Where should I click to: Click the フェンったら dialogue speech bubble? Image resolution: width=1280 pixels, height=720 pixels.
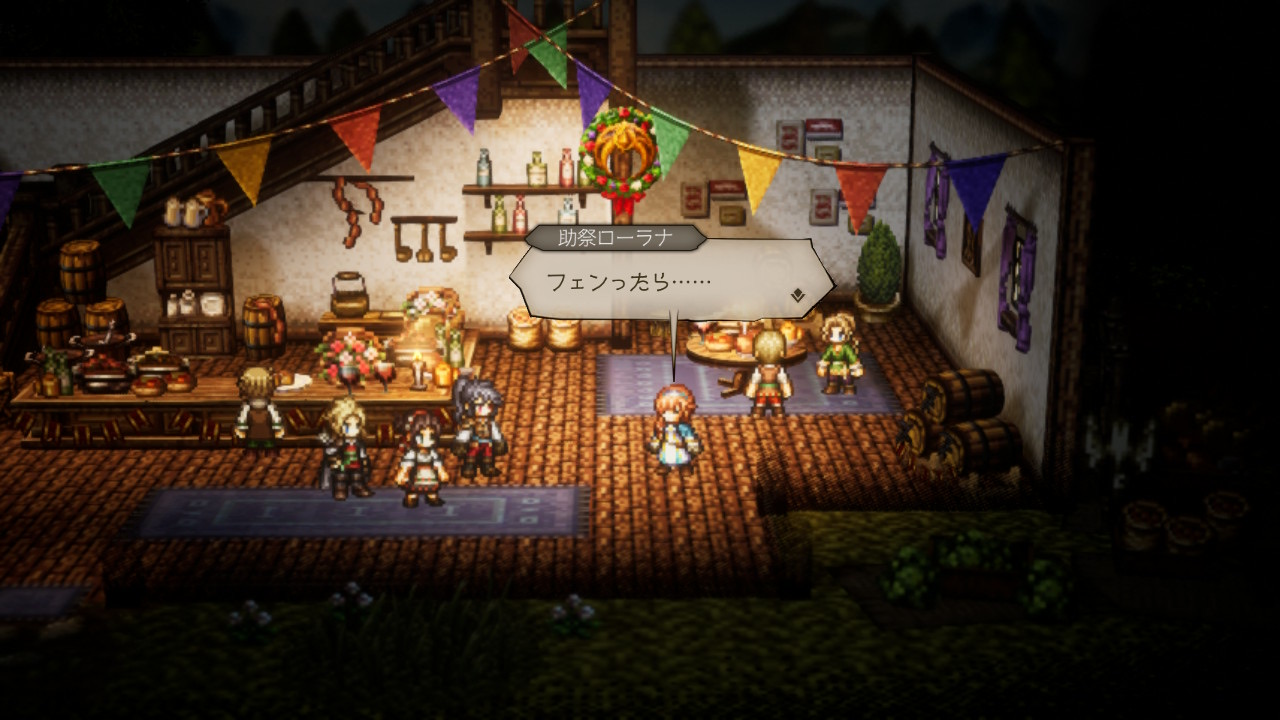tap(670, 281)
